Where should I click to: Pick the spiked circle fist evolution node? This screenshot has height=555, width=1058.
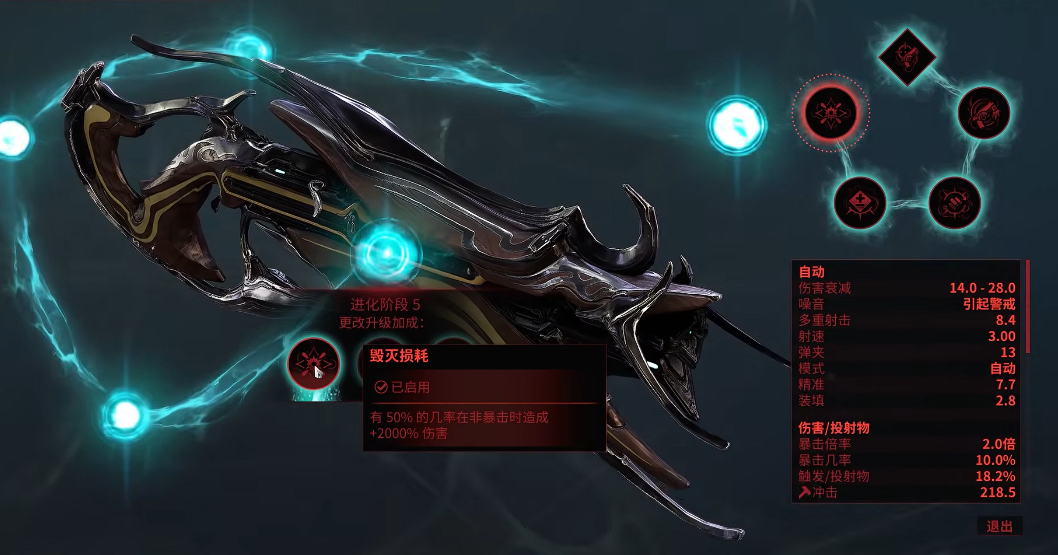pos(953,201)
